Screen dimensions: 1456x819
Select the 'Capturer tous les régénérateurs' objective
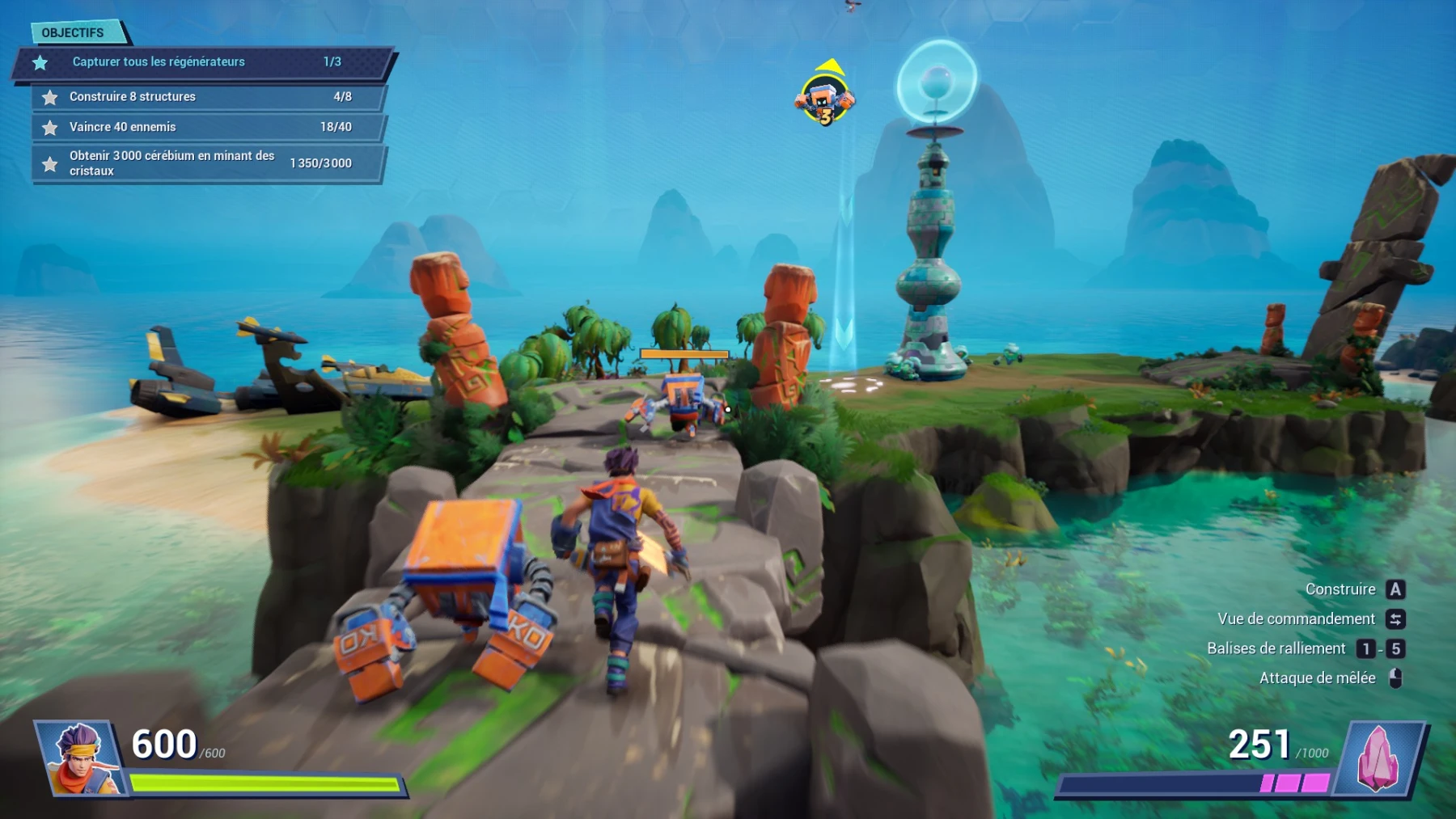click(x=202, y=62)
